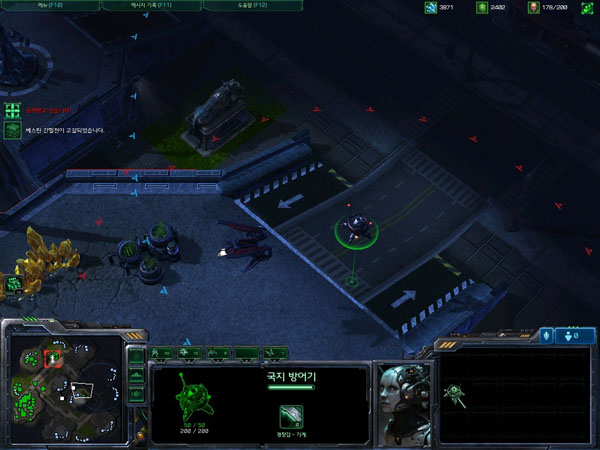
Task: Click the armor upgrade icon in the info panel
Action: (291, 415)
